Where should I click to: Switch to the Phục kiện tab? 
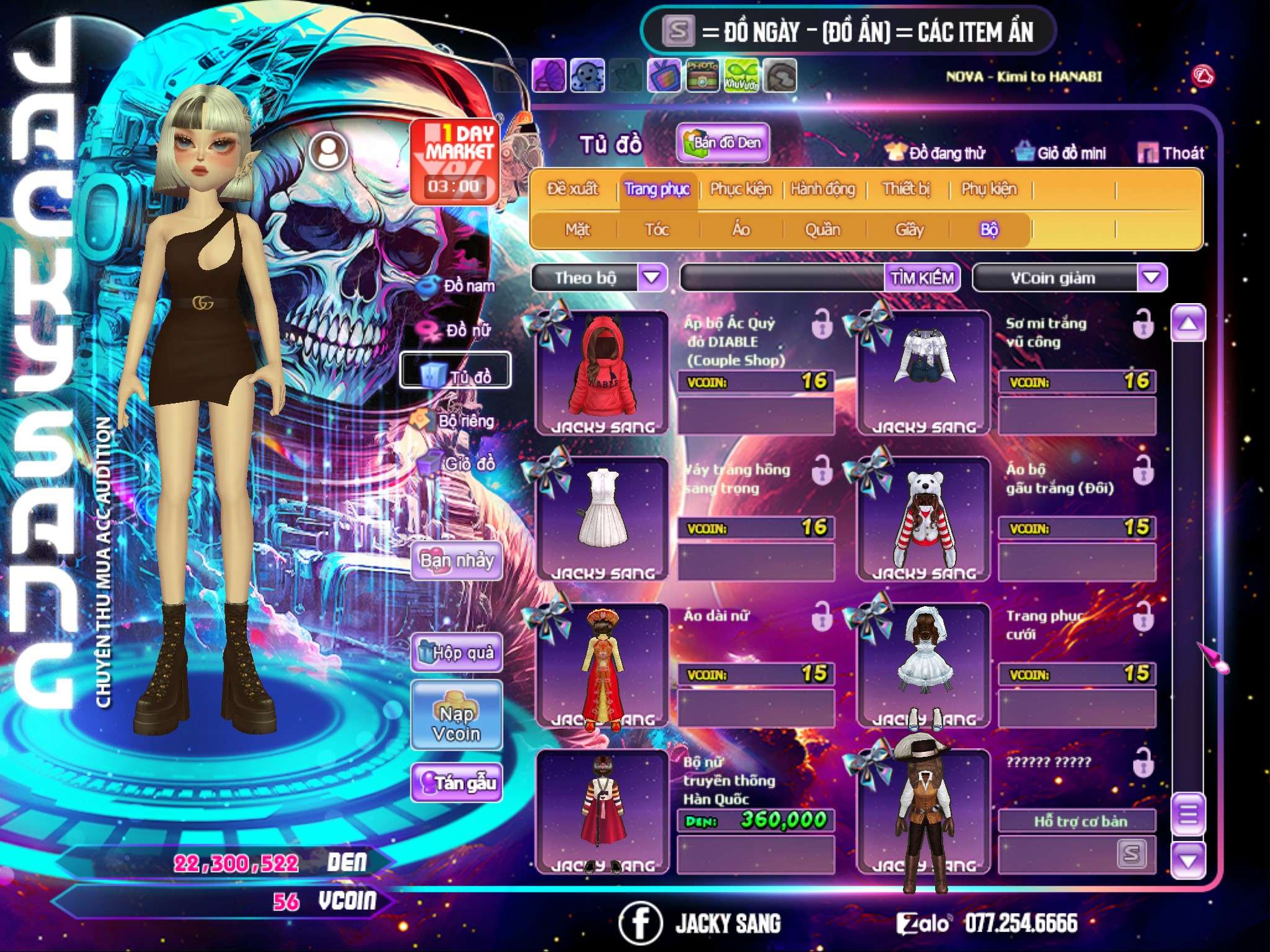[741, 189]
